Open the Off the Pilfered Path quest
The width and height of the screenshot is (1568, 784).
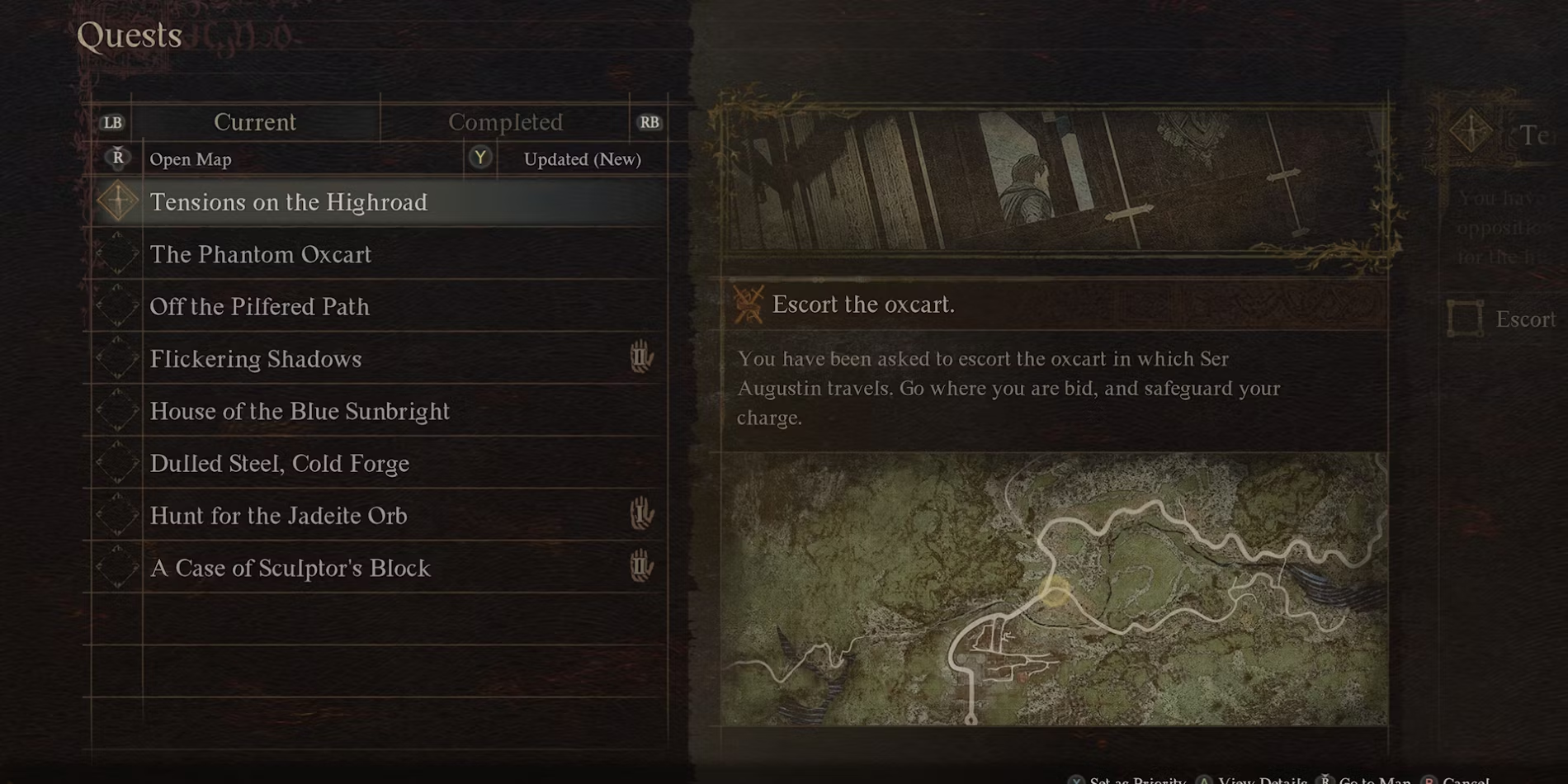[259, 306]
